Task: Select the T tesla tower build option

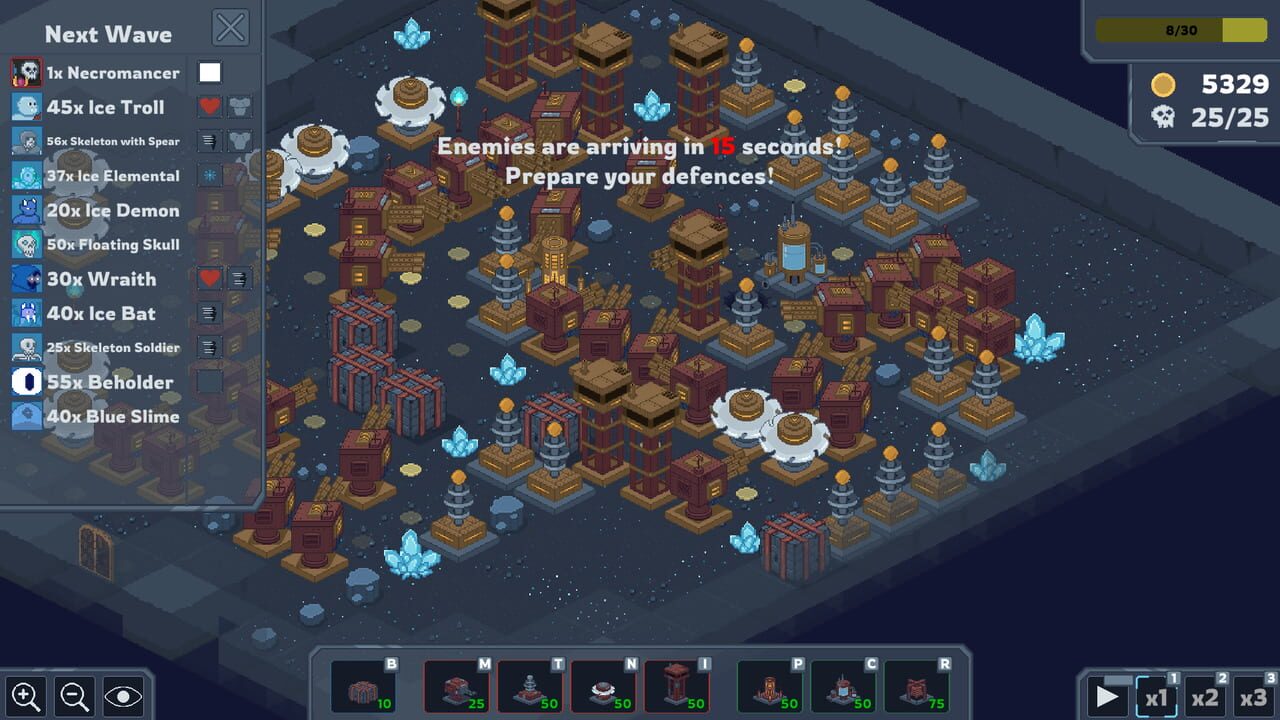Action: coord(530,685)
